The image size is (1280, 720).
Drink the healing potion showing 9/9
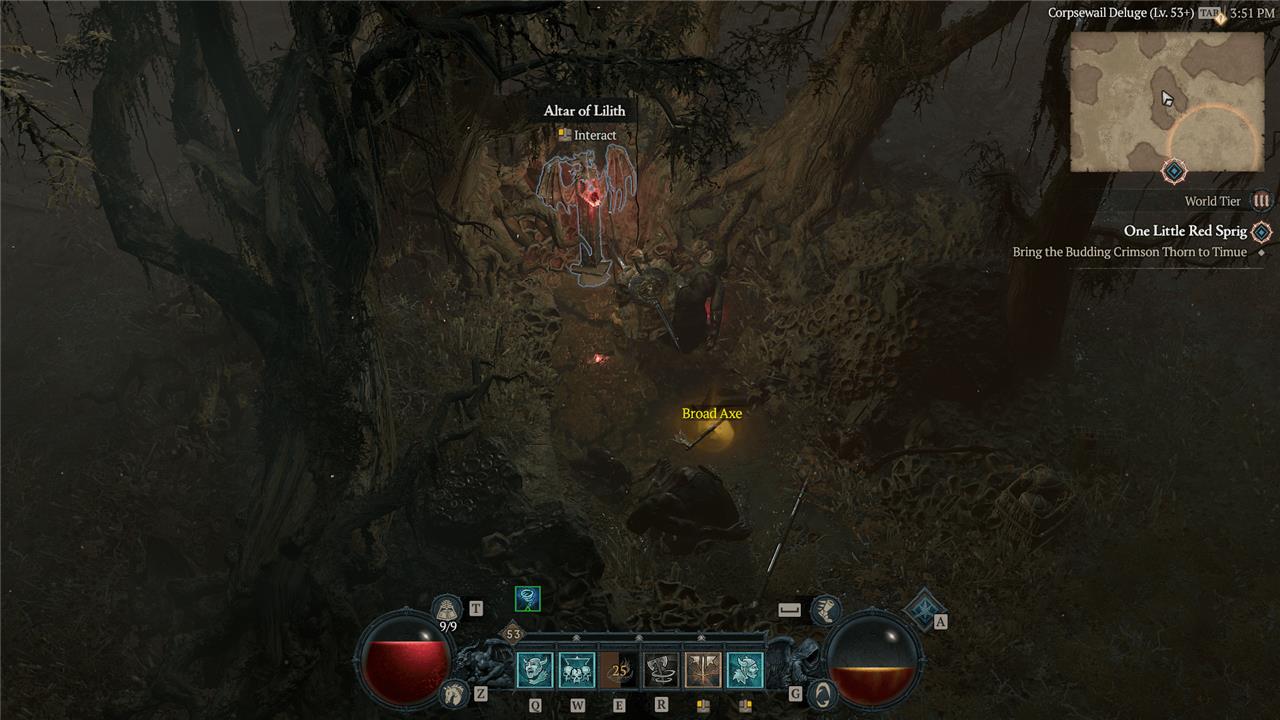pyautogui.click(x=448, y=609)
